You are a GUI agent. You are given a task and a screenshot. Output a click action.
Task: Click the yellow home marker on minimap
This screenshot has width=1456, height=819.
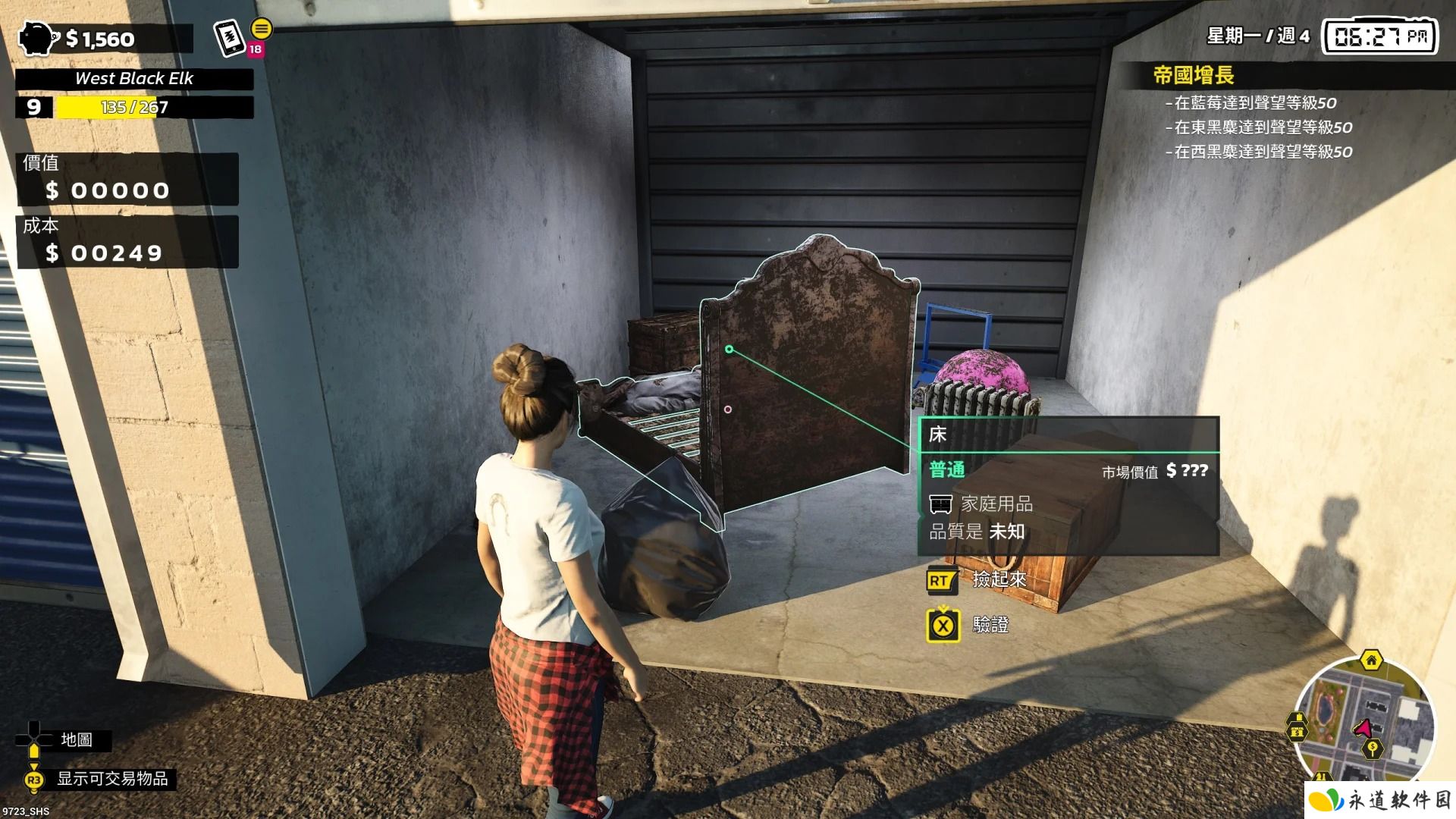pos(1371,660)
